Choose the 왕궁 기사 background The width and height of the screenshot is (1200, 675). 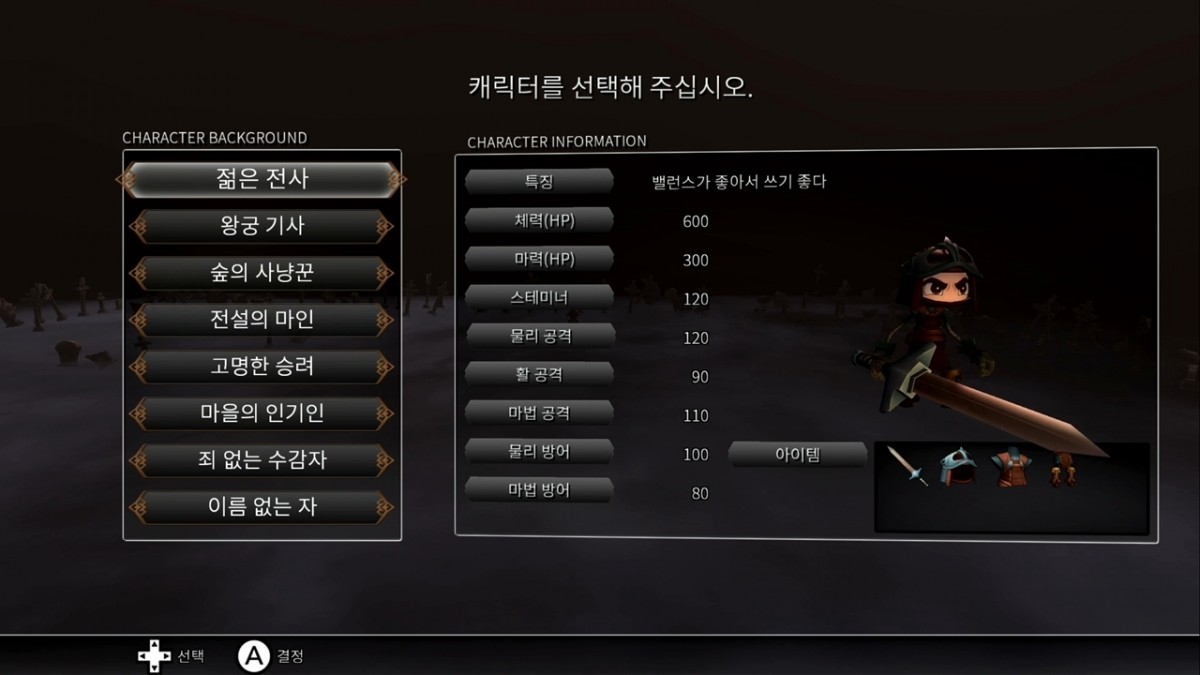click(262, 226)
